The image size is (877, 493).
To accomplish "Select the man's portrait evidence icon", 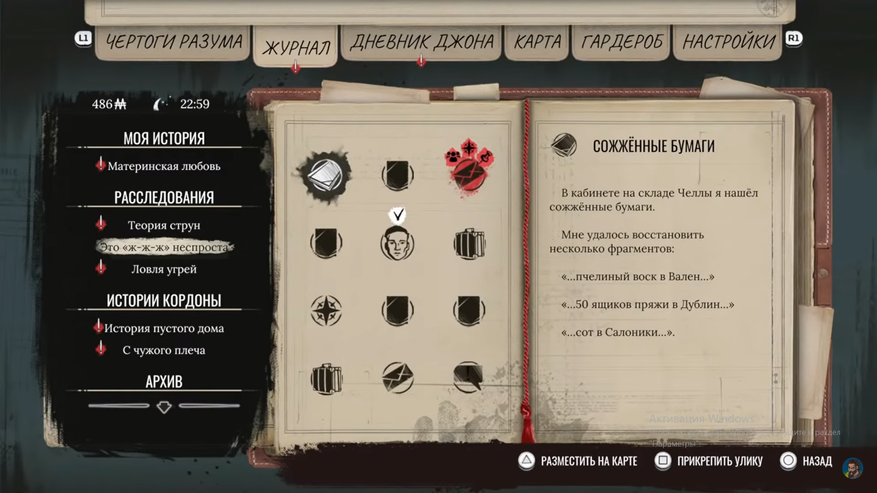I will 397,243.
